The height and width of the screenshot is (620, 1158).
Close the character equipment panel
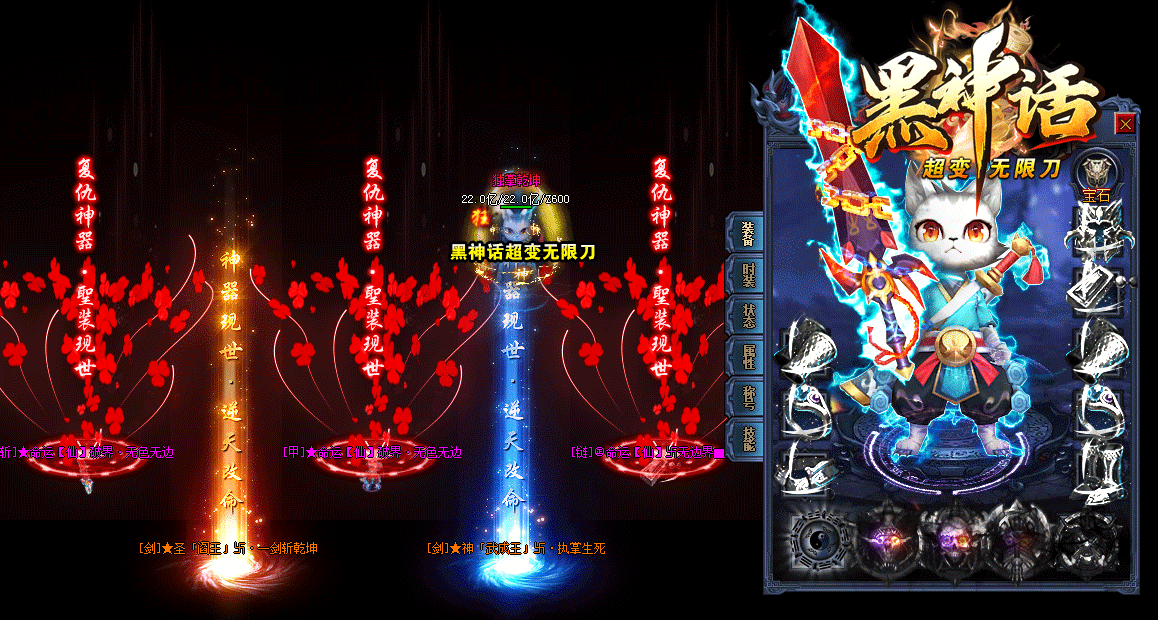pos(1125,124)
